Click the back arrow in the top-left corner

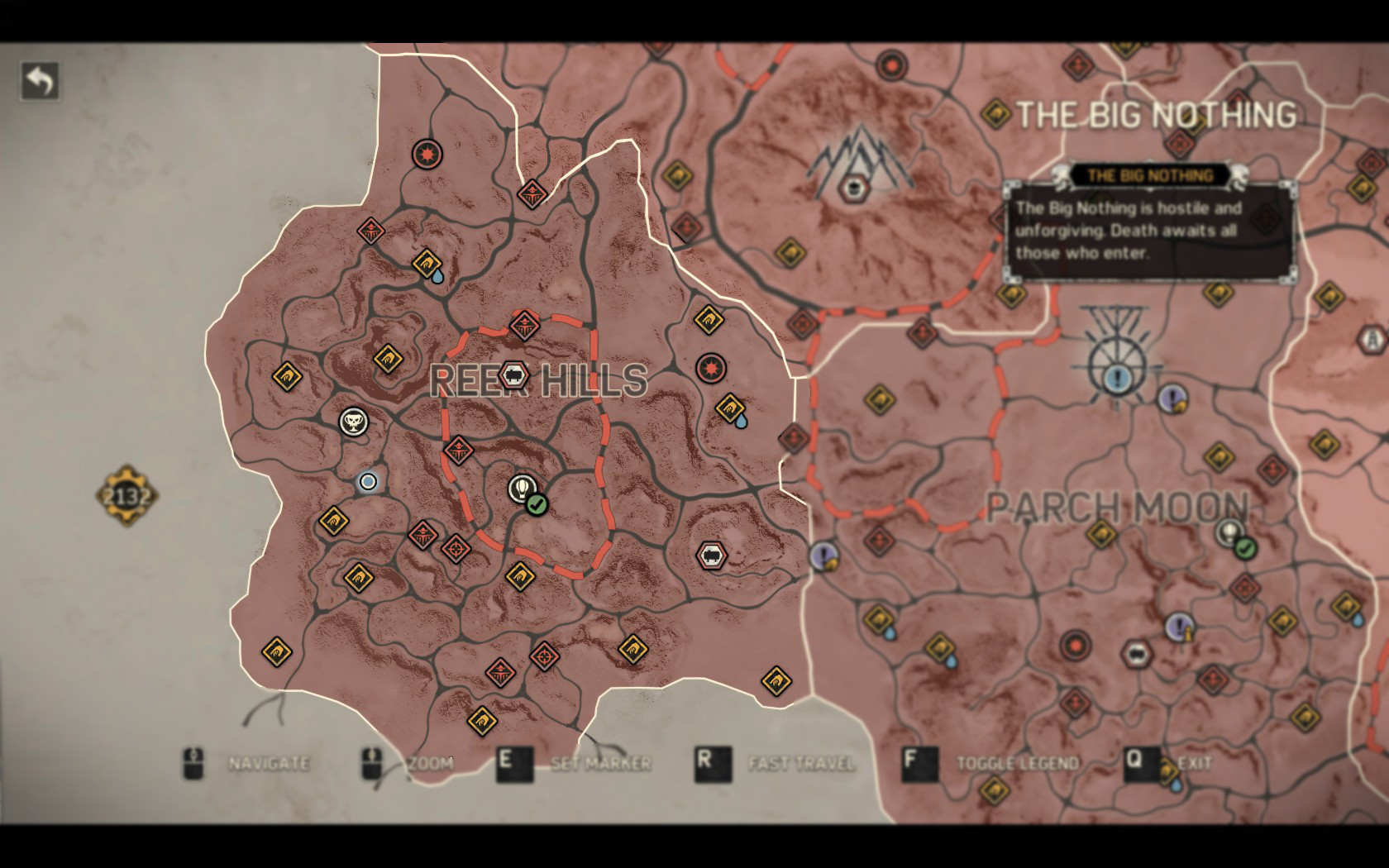tap(39, 82)
